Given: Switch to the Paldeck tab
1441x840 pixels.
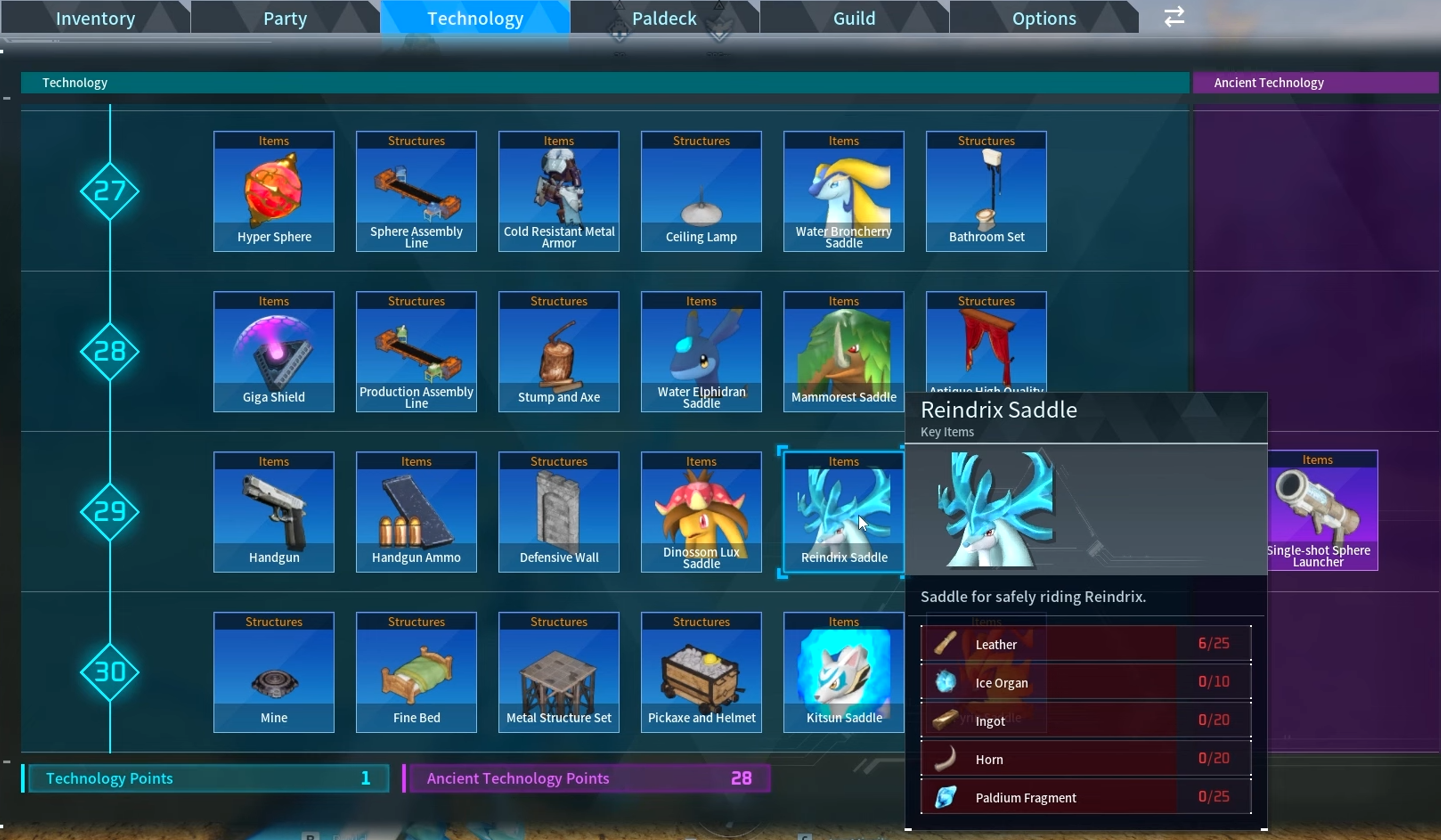Looking at the screenshot, I should 663,17.
